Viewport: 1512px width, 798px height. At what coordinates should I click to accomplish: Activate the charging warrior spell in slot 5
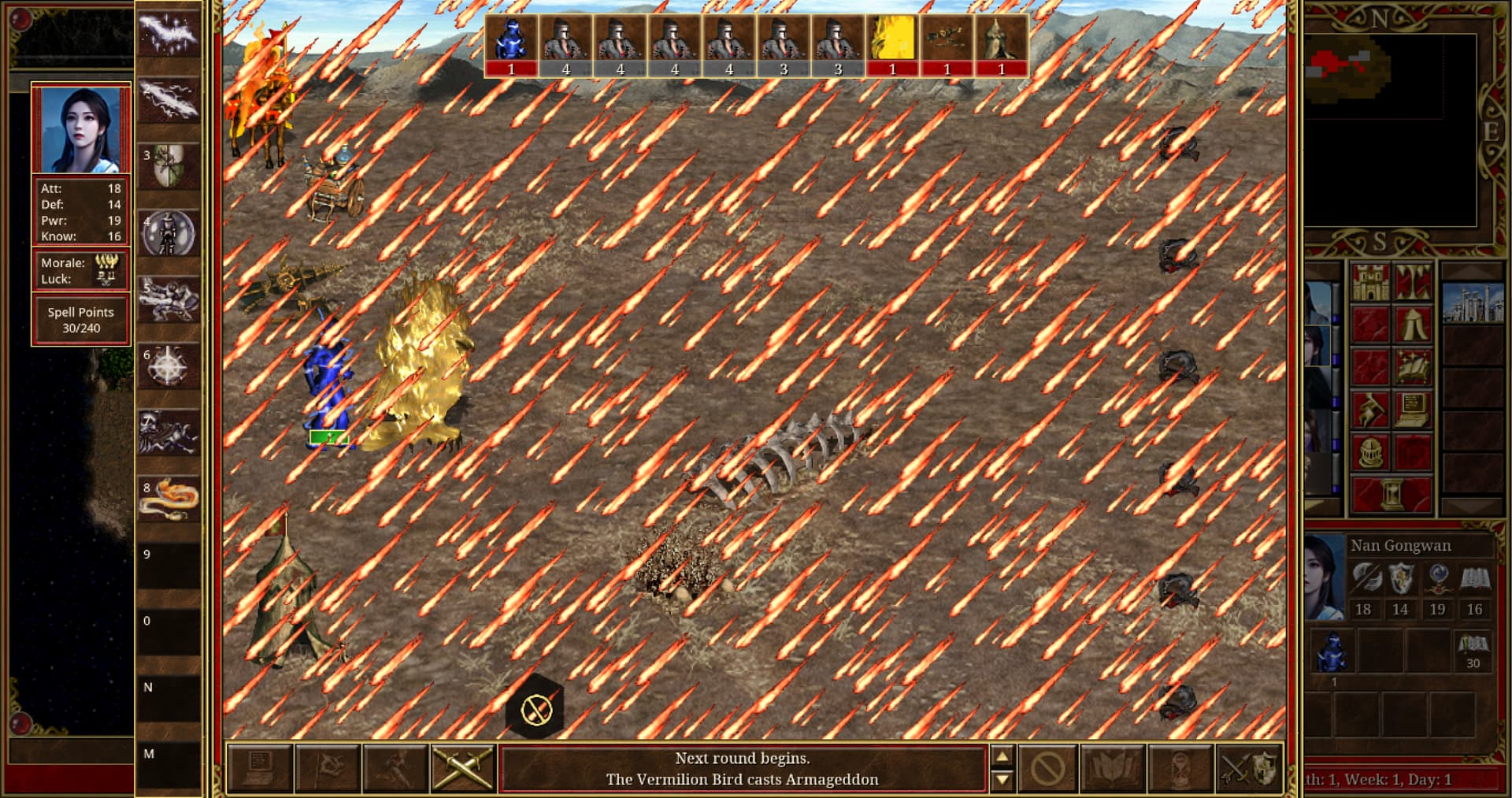pos(168,299)
